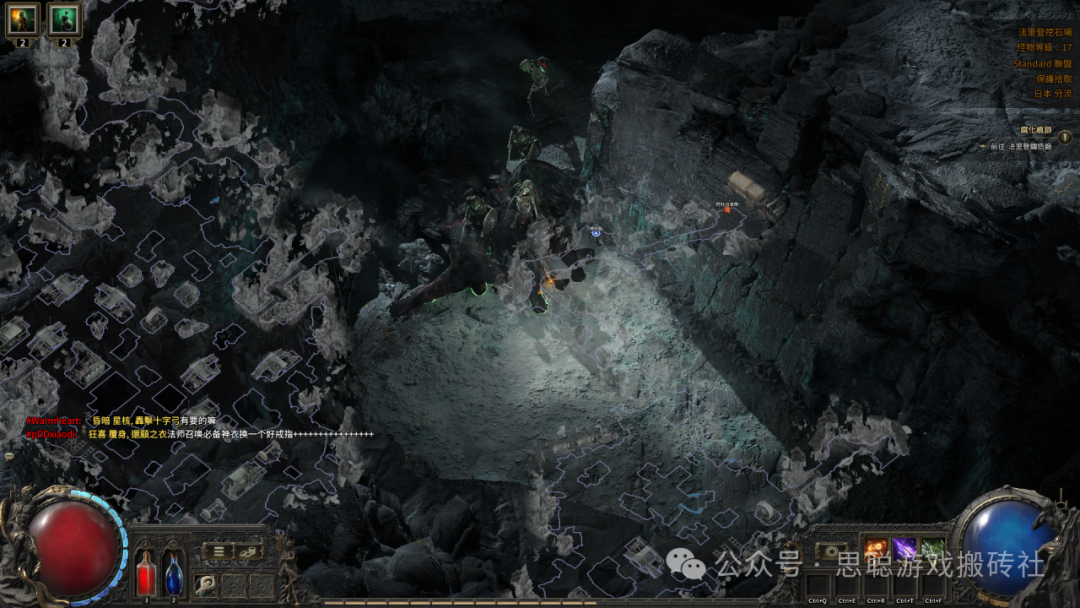Activate the green skill icon

tap(932, 549)
